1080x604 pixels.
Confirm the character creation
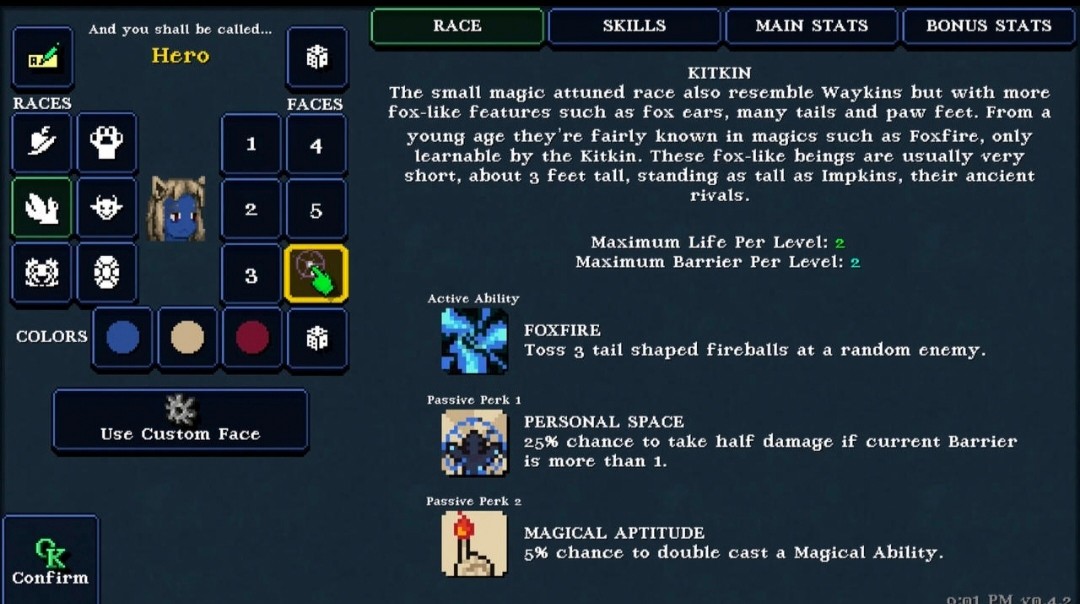[x=50, y=560]
